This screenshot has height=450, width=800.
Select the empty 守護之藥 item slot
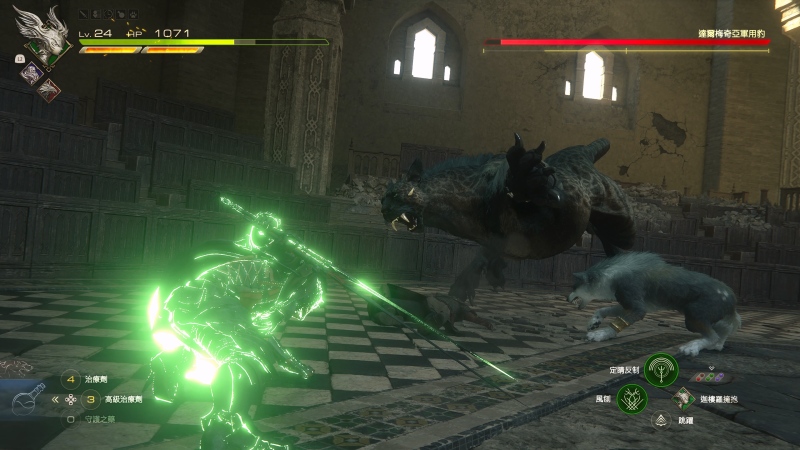click(70, 419)
